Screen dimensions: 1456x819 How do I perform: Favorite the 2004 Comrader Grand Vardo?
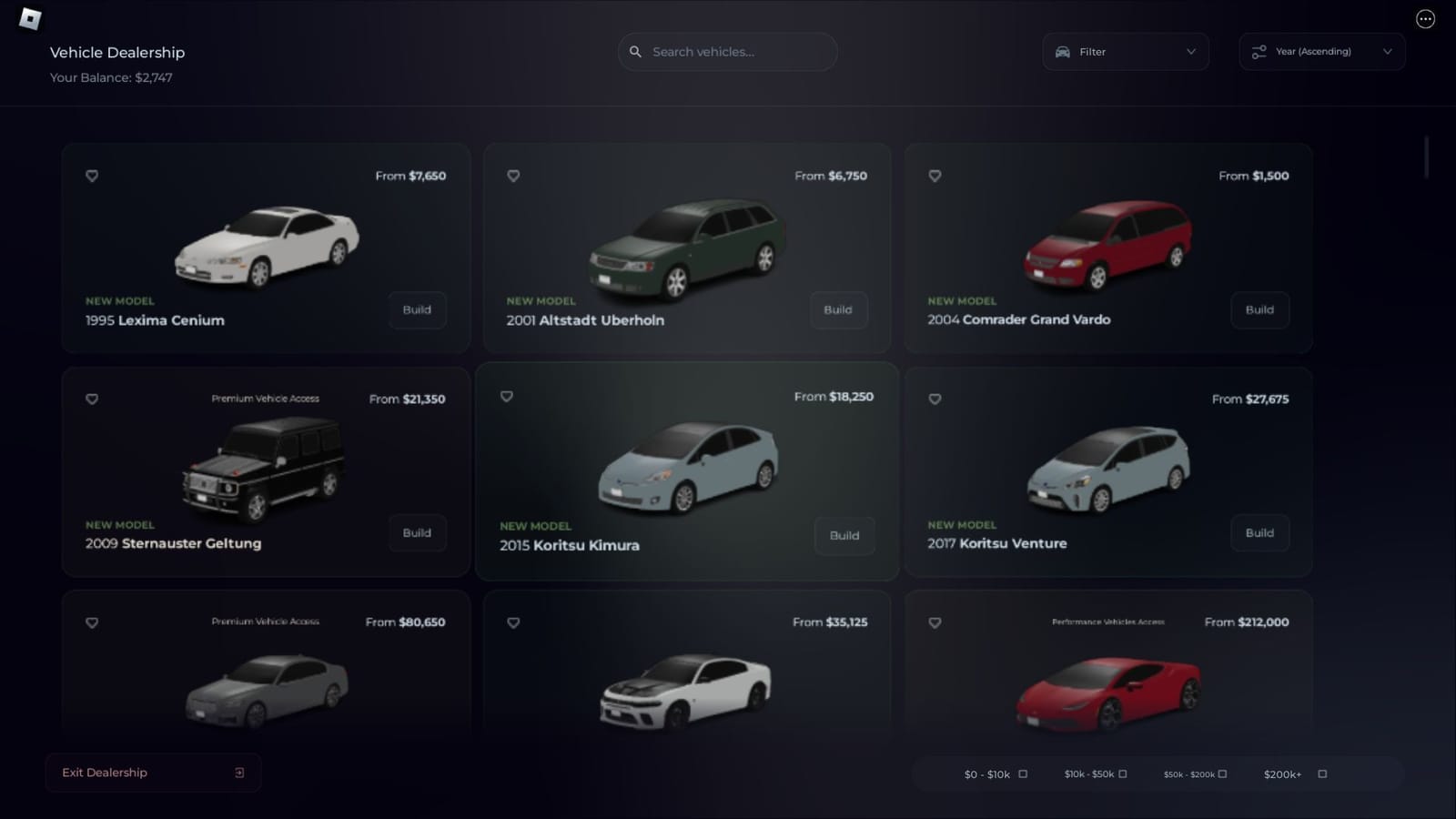click(x=935, y=176)
